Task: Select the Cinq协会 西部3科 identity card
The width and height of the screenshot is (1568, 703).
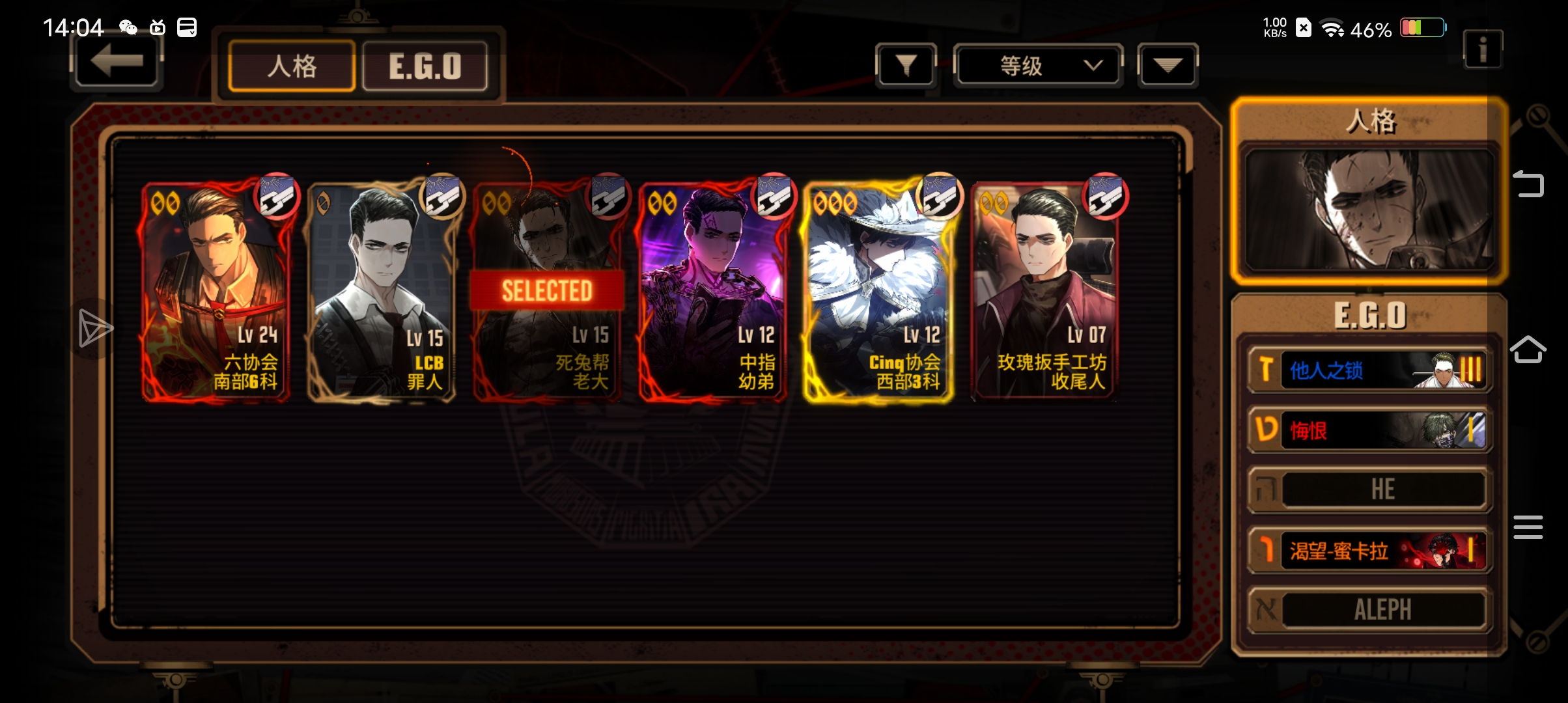Action: 878,291
